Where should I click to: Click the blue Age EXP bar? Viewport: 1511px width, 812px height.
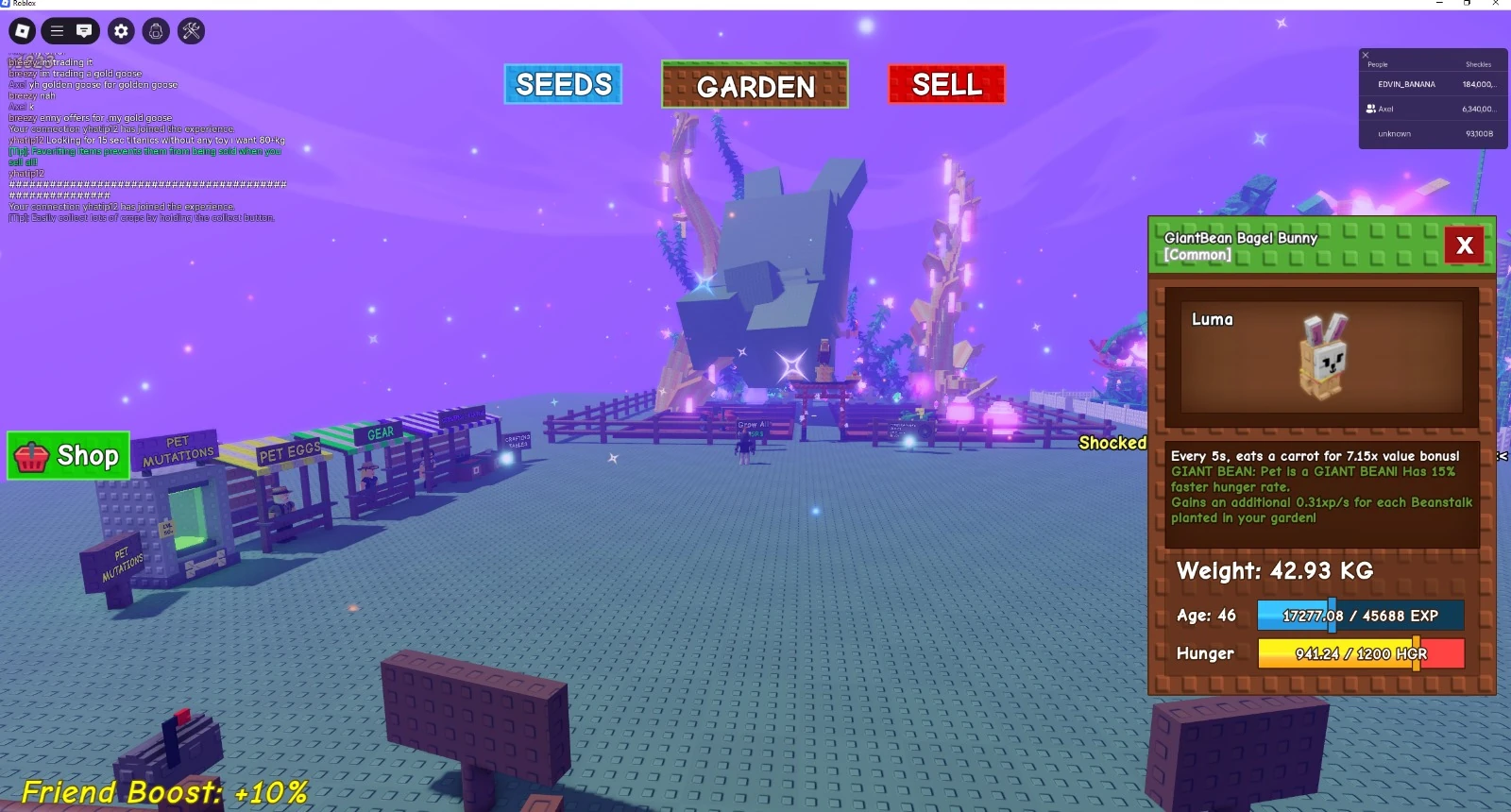pyautogui.click(x=1360, y=616)
